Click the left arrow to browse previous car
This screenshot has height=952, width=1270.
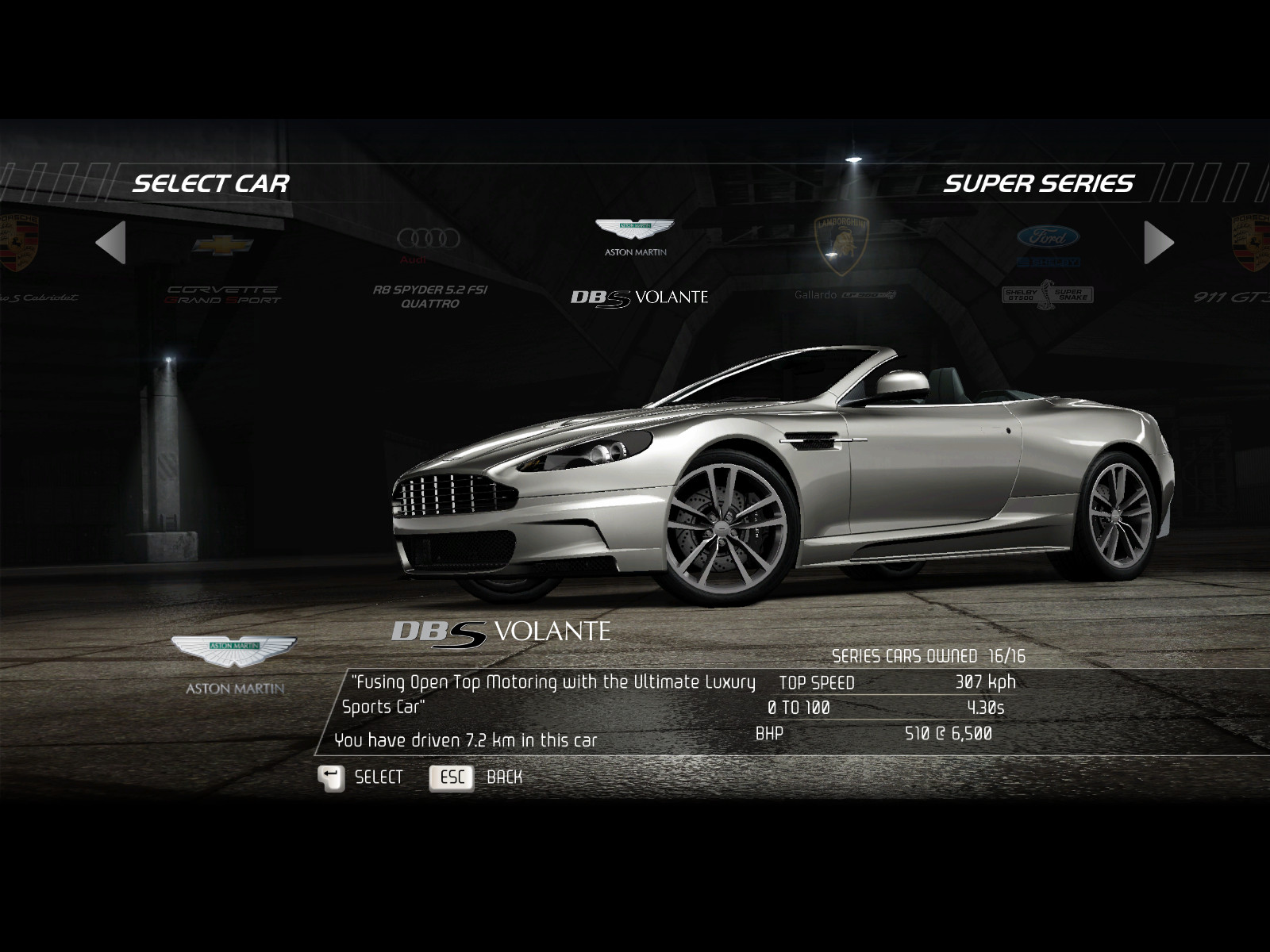click(x=111, y=242)
